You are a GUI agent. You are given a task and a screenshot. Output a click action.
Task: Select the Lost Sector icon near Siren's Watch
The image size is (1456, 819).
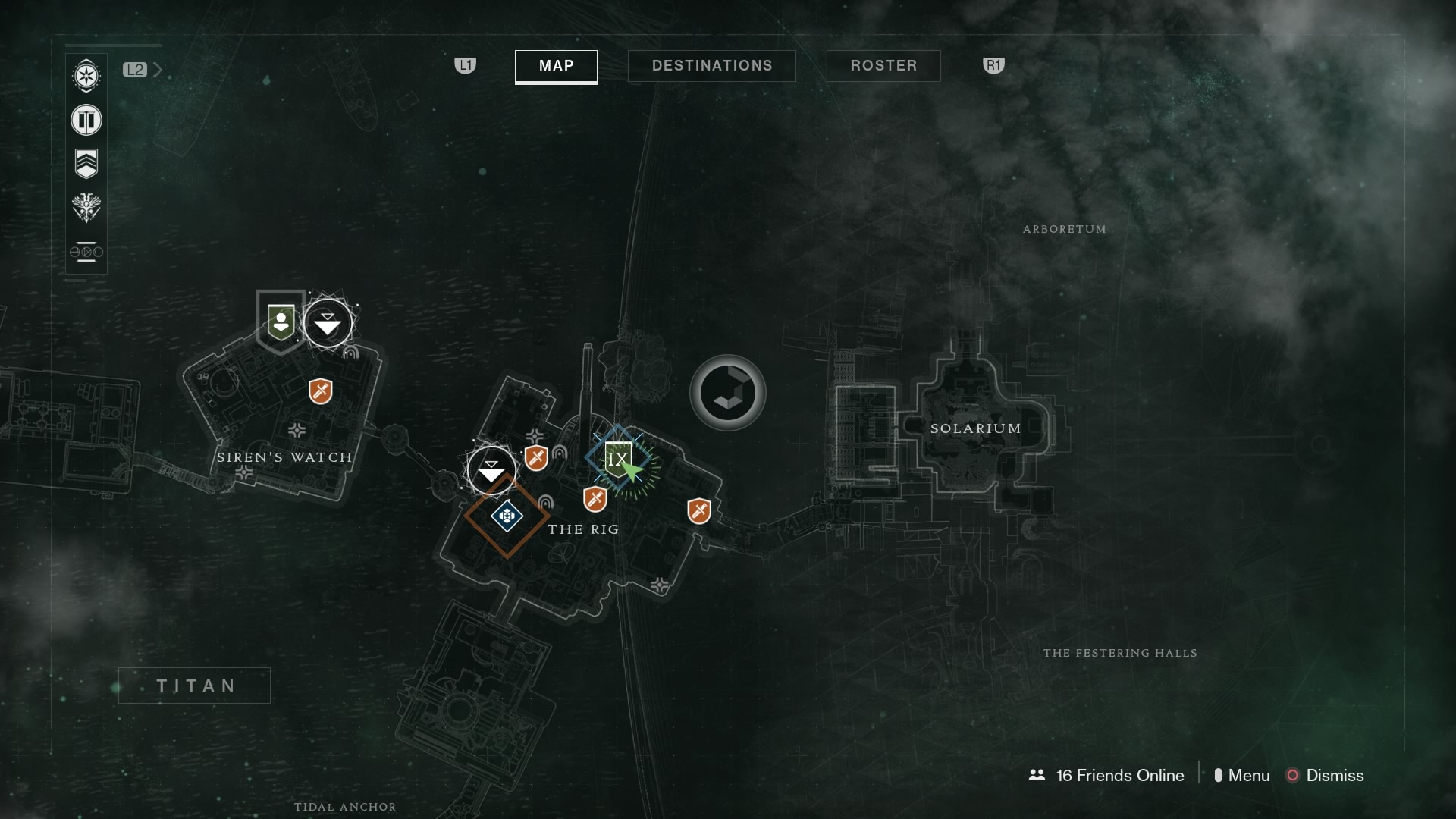click(319, 392)
